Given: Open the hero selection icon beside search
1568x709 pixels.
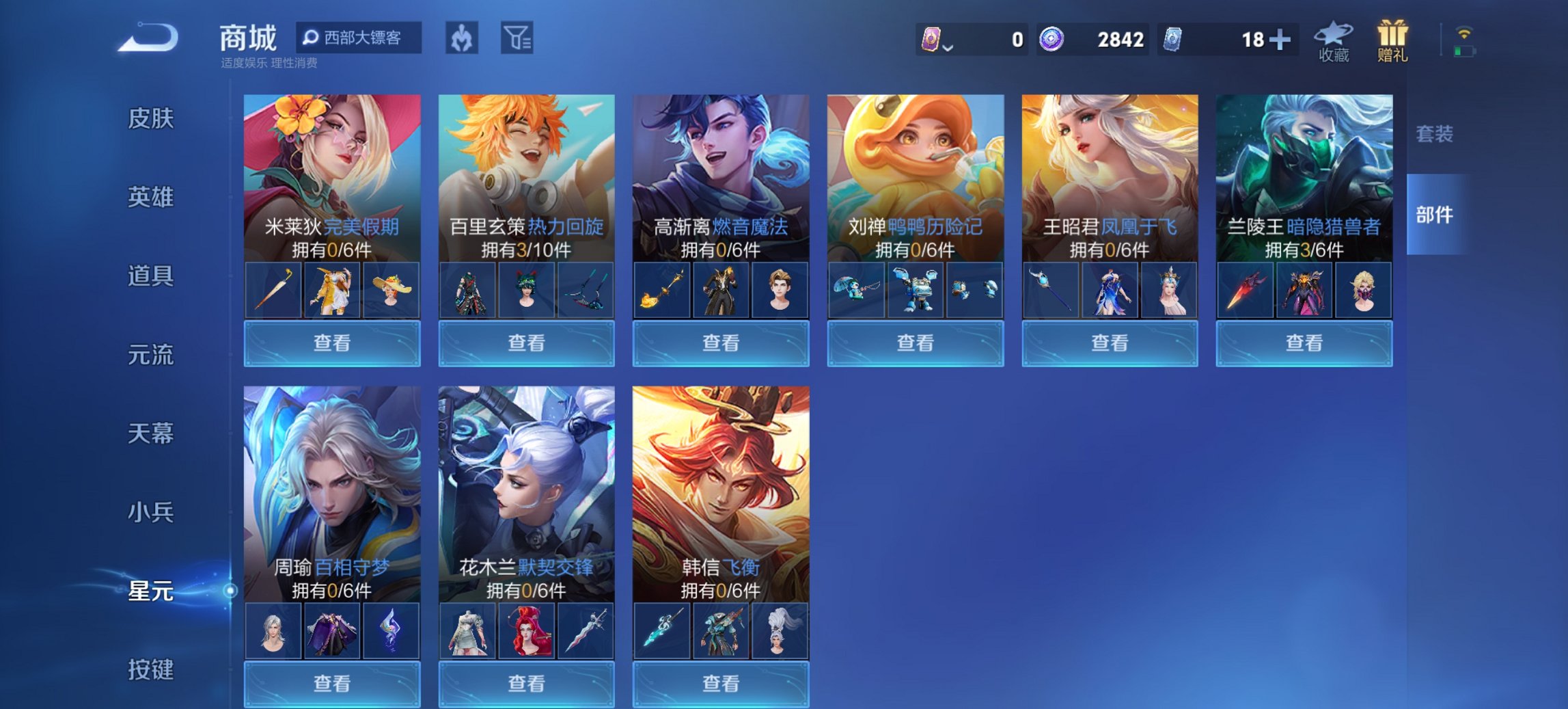Looking at the screenshot, I should (461, 38).
